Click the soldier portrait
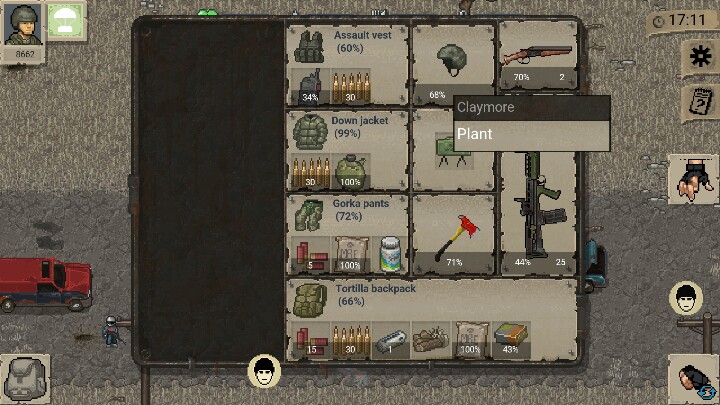This screenshot has width=720, height=405. [x=22, y=24]
